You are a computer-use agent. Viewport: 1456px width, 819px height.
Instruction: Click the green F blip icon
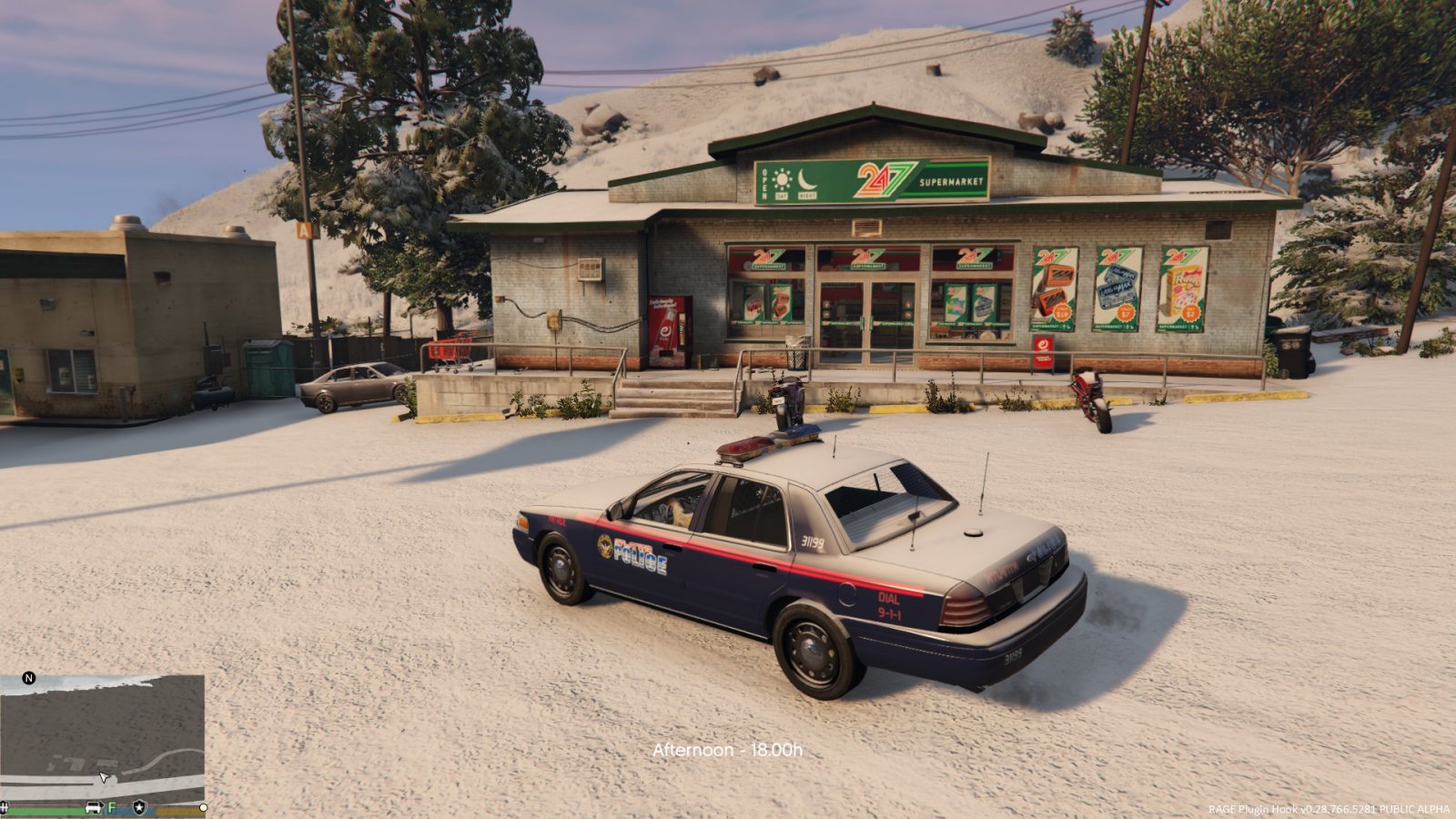tap(113, 807)
